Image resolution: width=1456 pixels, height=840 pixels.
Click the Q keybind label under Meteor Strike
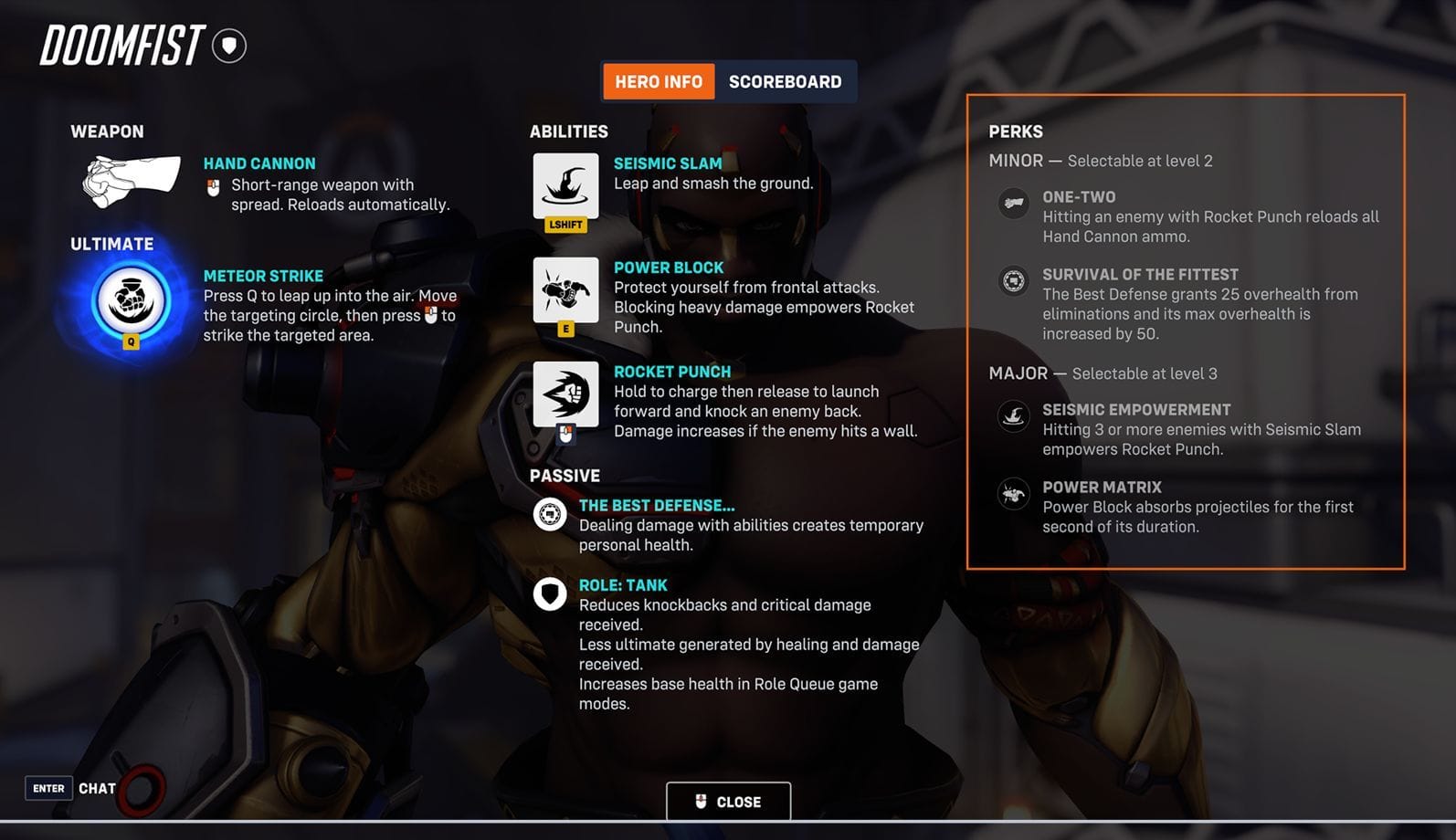[129, 343]
